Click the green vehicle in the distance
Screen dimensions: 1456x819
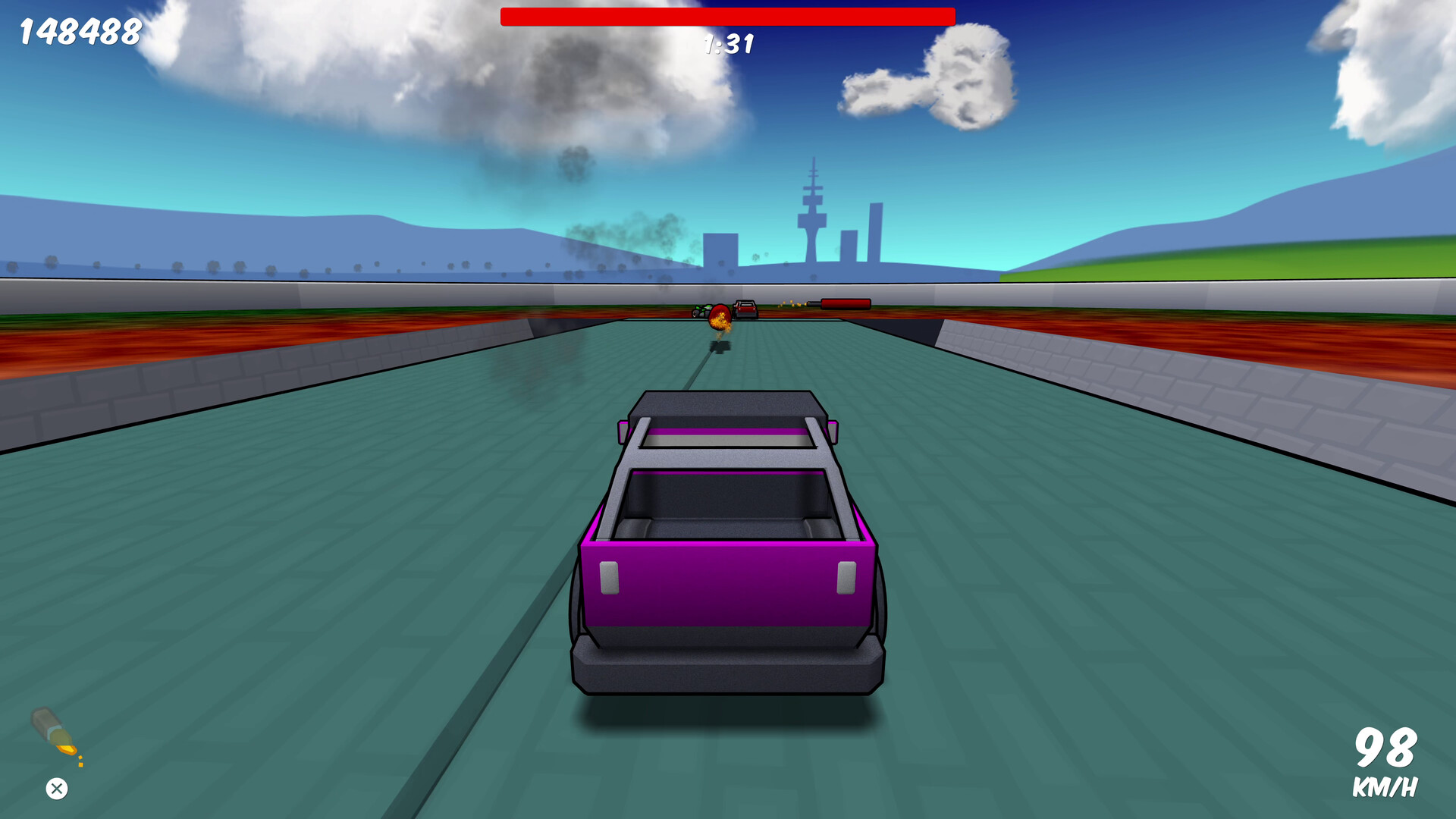701,311
